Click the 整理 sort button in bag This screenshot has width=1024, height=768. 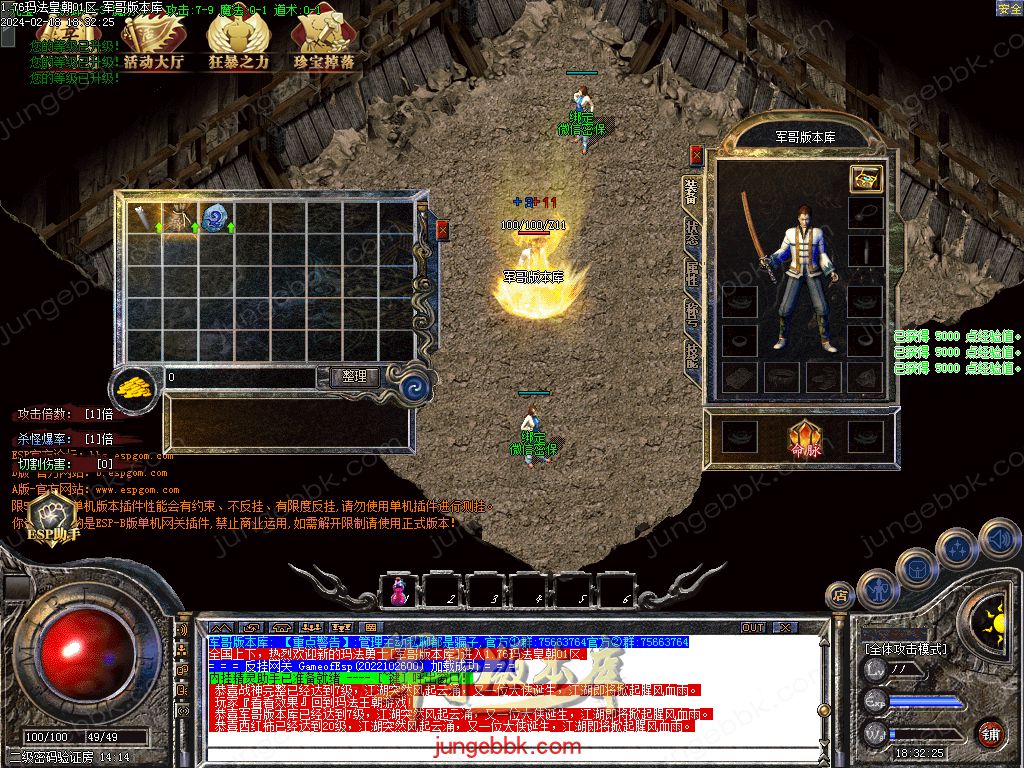click(x=354, y=377)
